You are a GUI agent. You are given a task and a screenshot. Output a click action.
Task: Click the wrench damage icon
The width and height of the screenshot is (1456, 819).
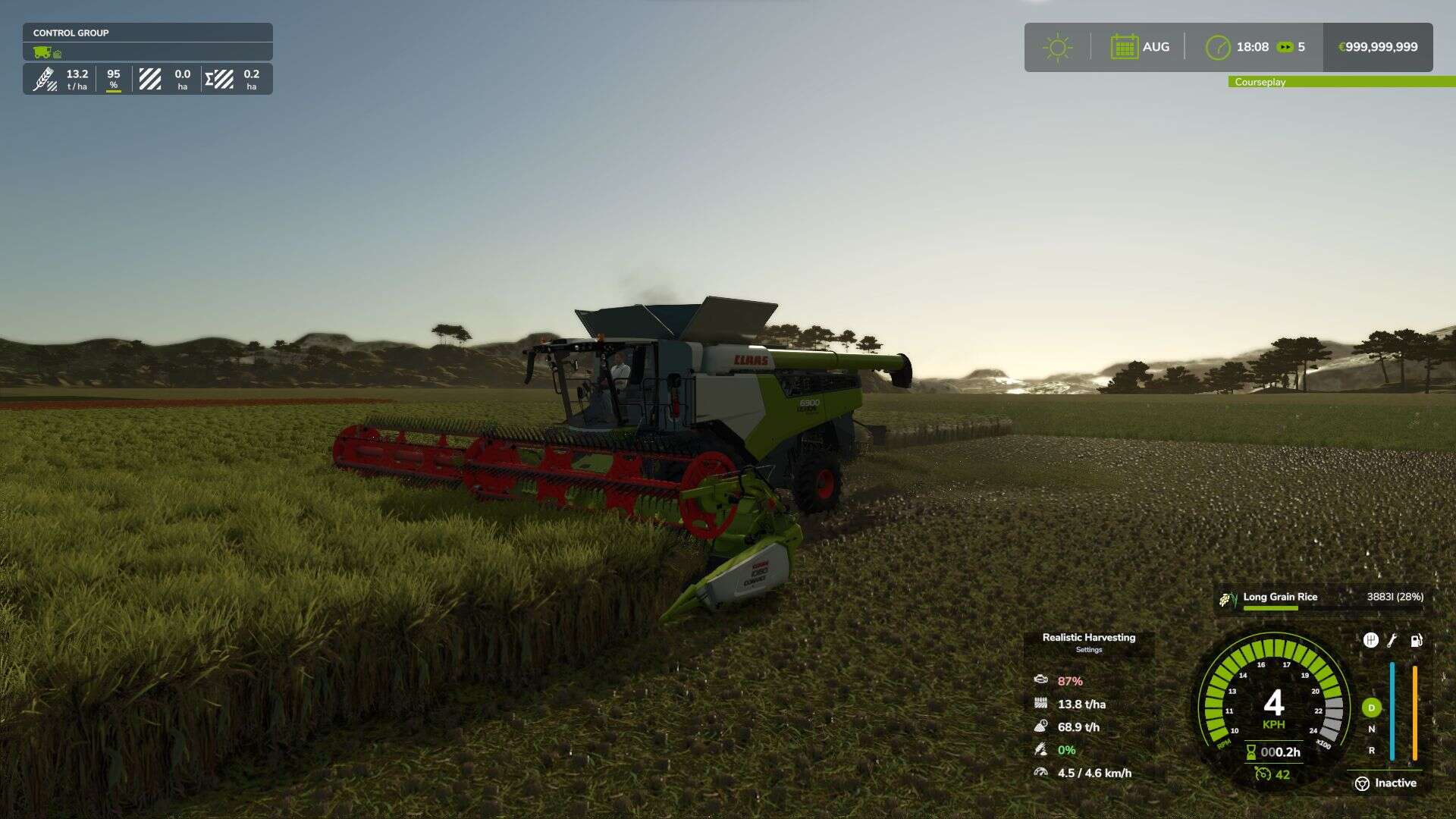point(1392,640)
